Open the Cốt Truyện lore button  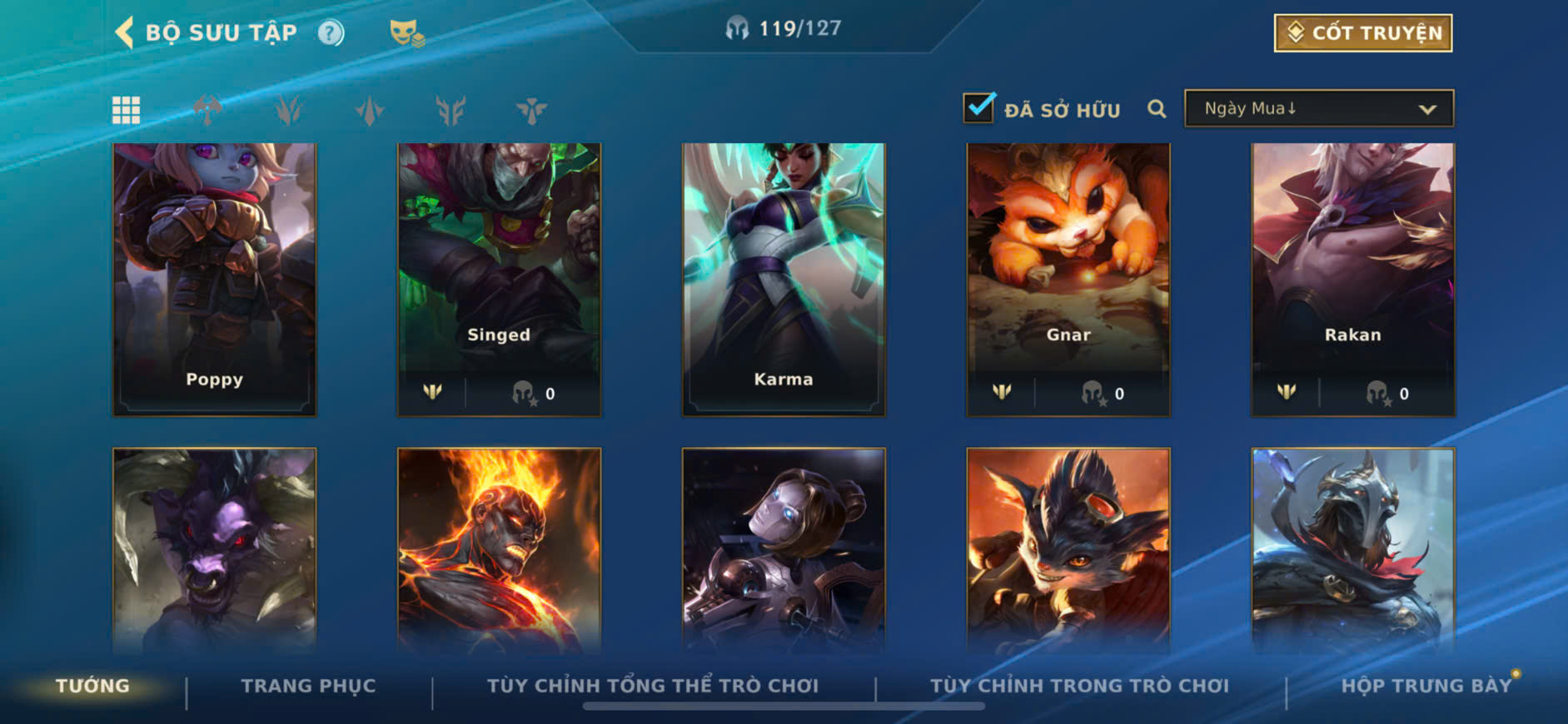pyautogui.click(x=1362, y=33)
